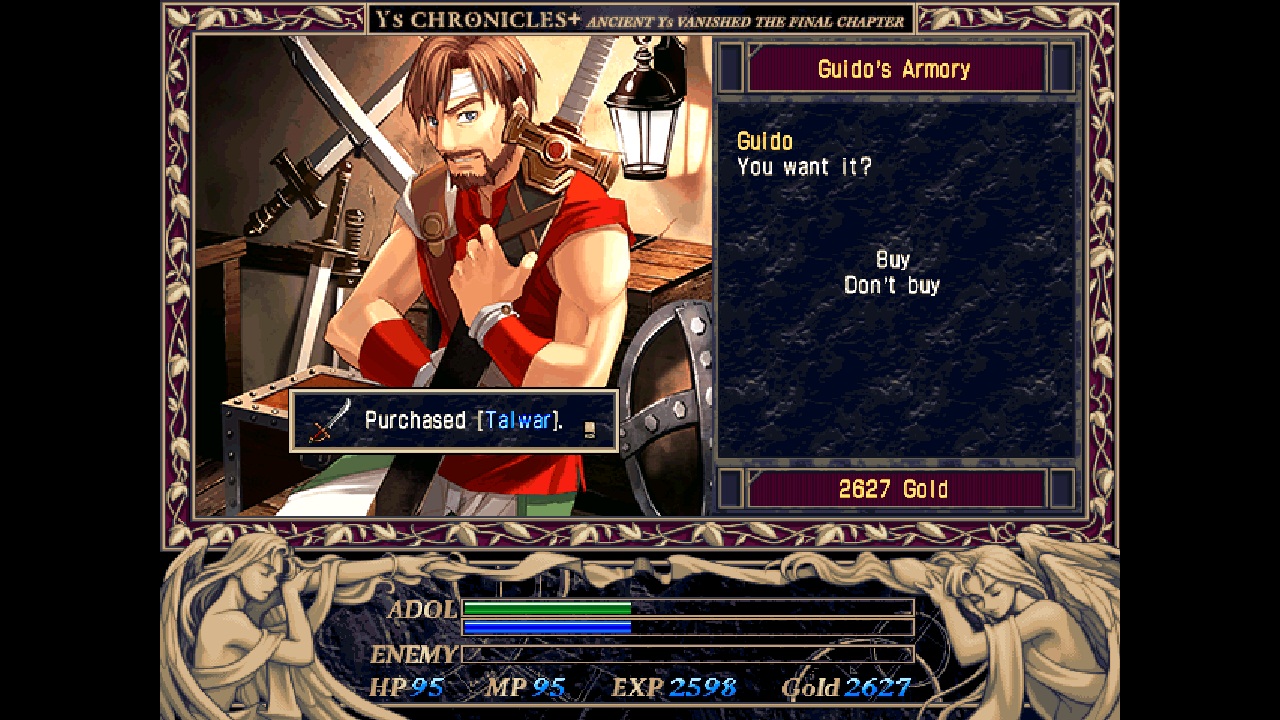Click Adol's green HP bar
Image resolution: width=1280 pixels, height=720 pixels.
tap(550, 608)
